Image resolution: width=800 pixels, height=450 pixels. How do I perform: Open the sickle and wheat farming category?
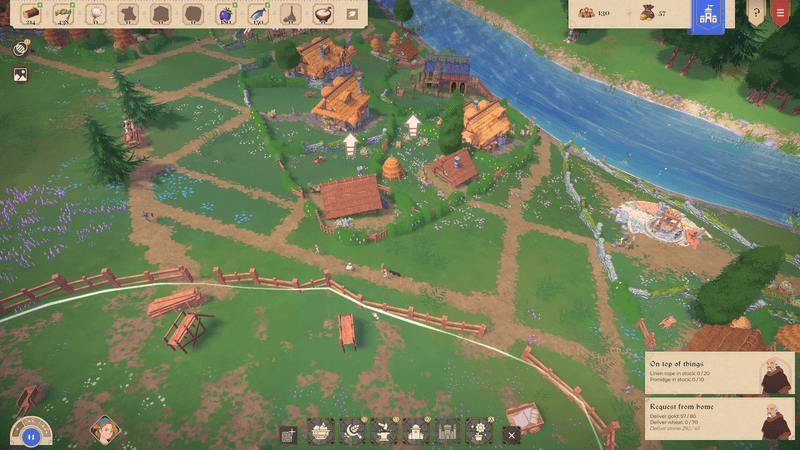[353, 433]
